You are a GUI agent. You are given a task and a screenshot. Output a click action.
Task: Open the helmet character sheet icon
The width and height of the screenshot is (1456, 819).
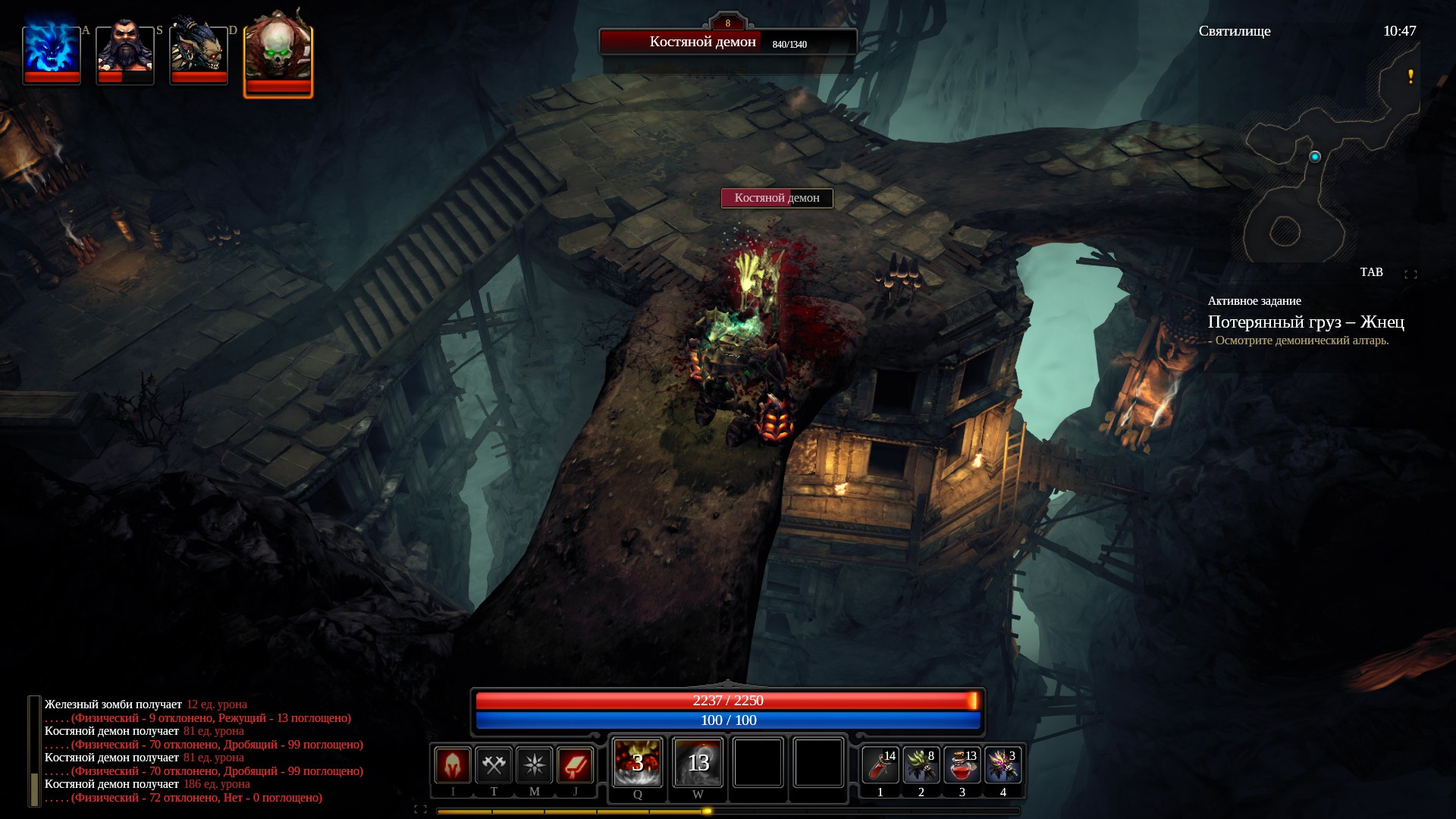(453, 764)
